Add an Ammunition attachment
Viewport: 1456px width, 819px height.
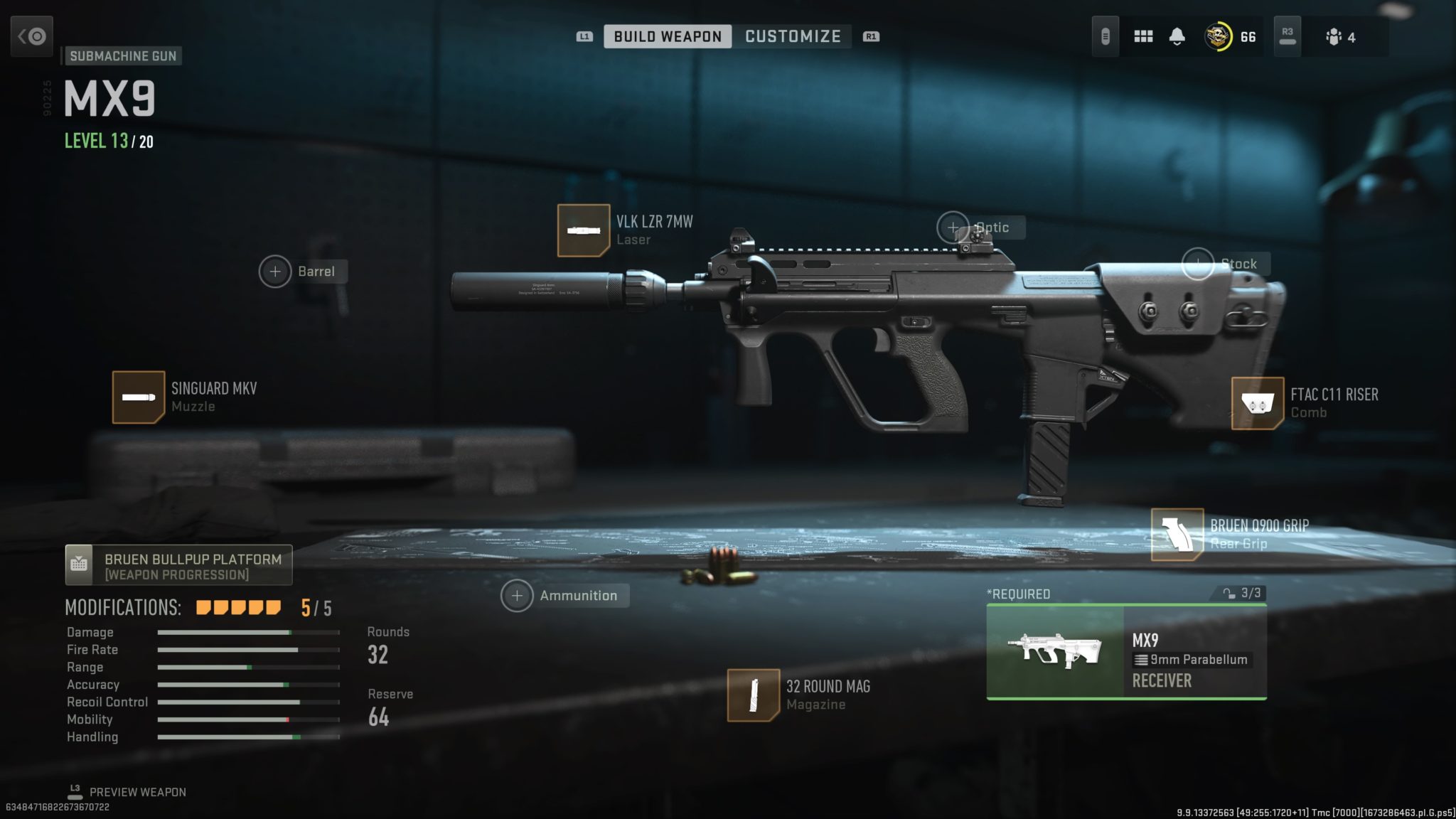(517, 596)
